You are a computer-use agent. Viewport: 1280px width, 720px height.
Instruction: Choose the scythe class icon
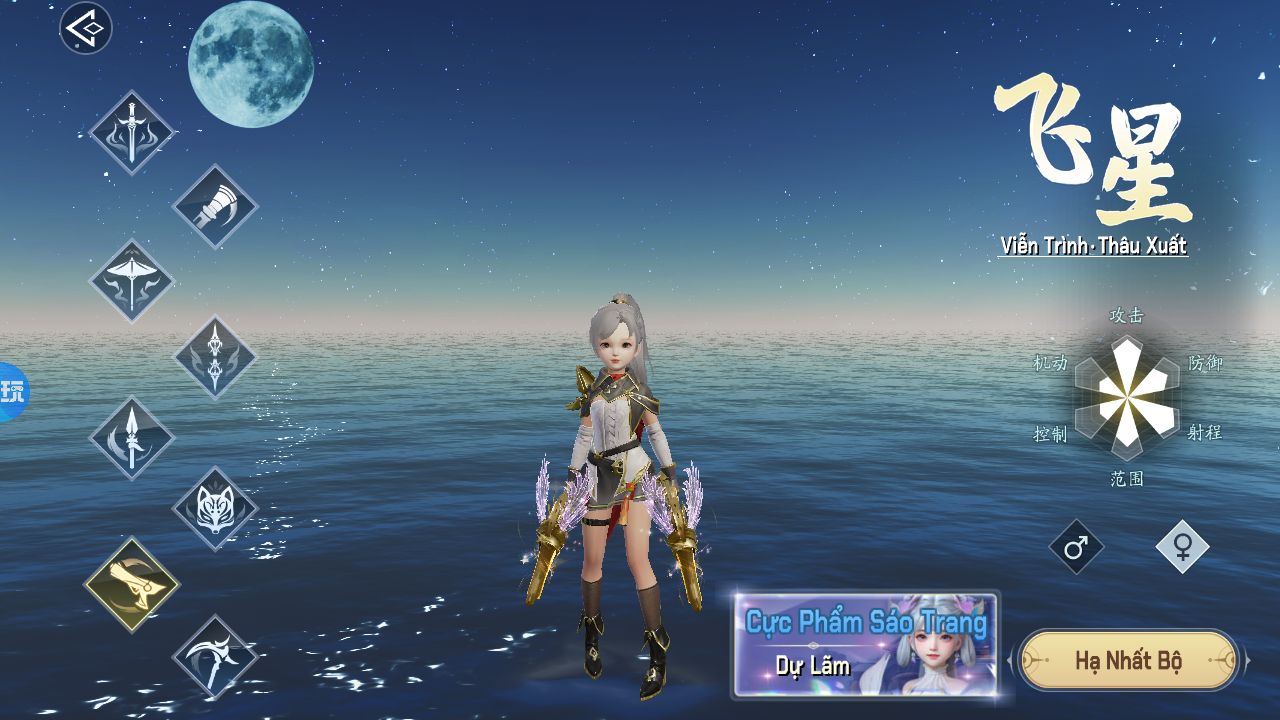click(215, 657)
